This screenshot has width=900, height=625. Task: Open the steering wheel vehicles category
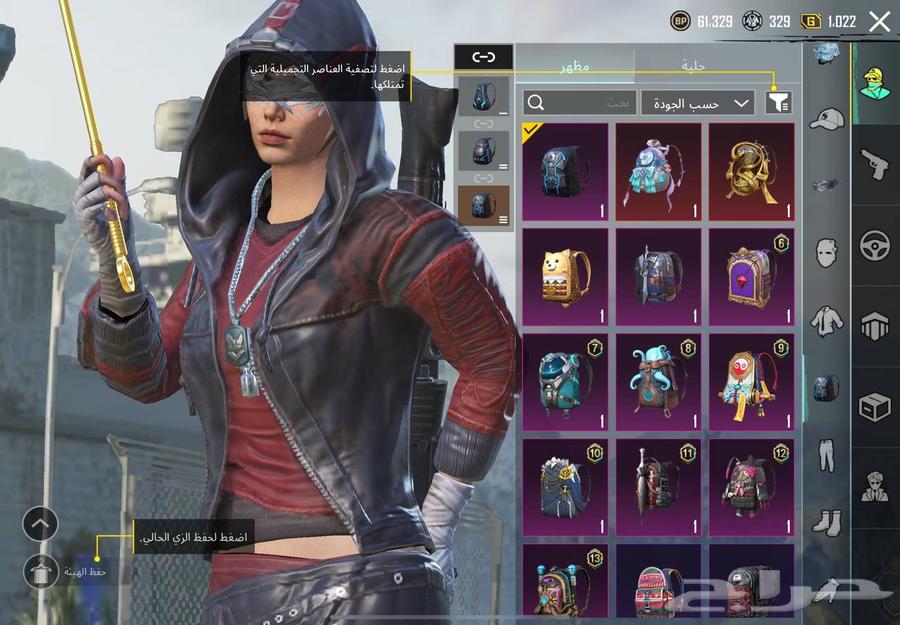[875, 245]
